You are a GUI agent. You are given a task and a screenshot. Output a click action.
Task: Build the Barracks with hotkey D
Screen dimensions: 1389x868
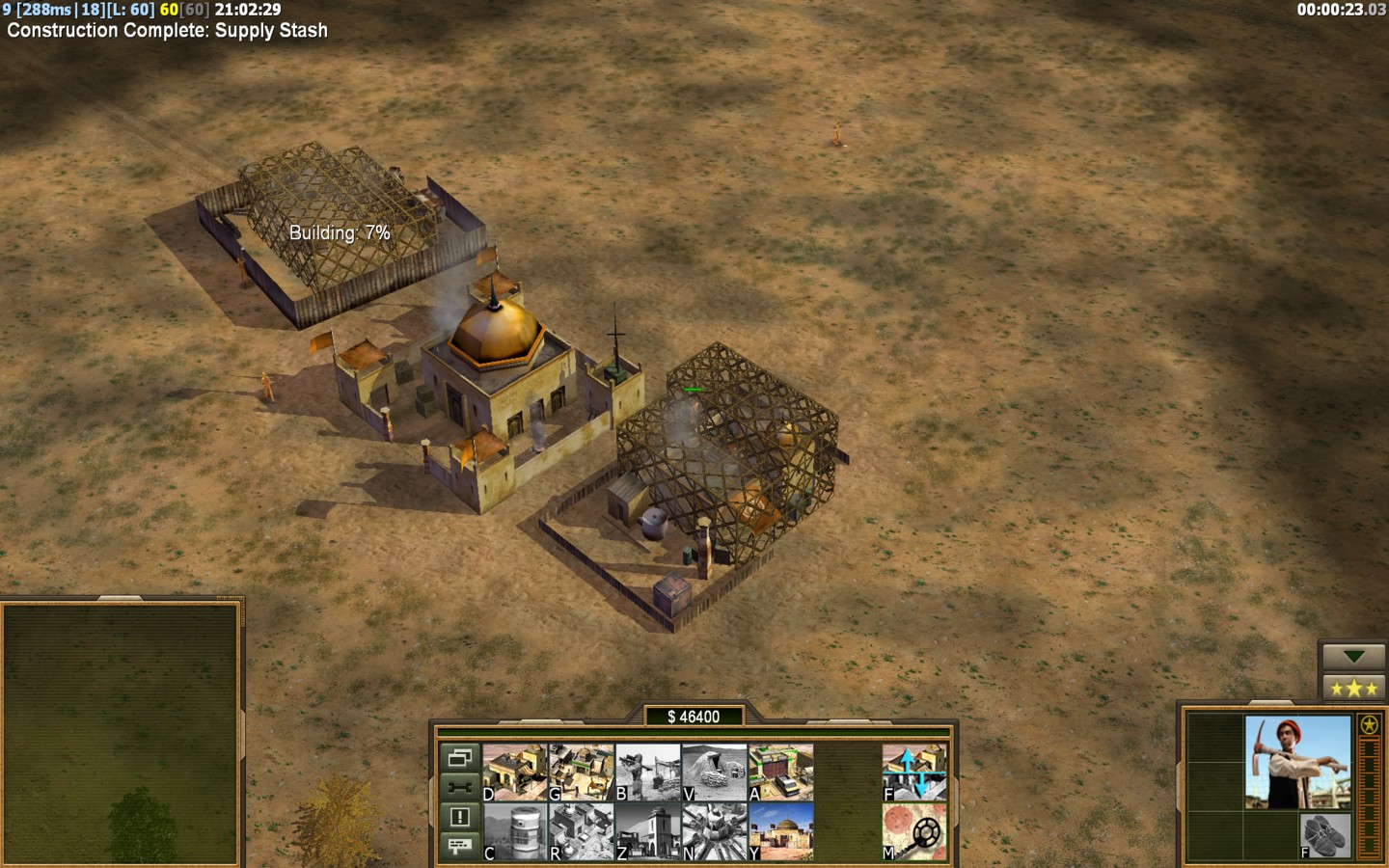[514, 772]
